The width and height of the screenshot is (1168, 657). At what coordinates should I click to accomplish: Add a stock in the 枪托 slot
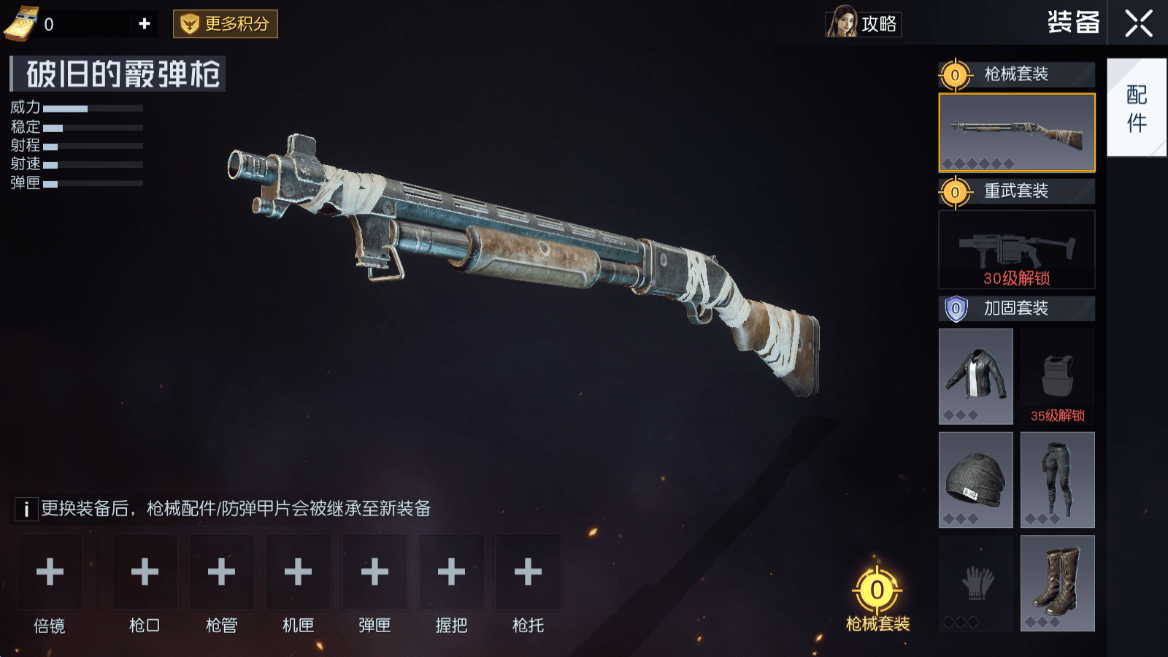528,572
